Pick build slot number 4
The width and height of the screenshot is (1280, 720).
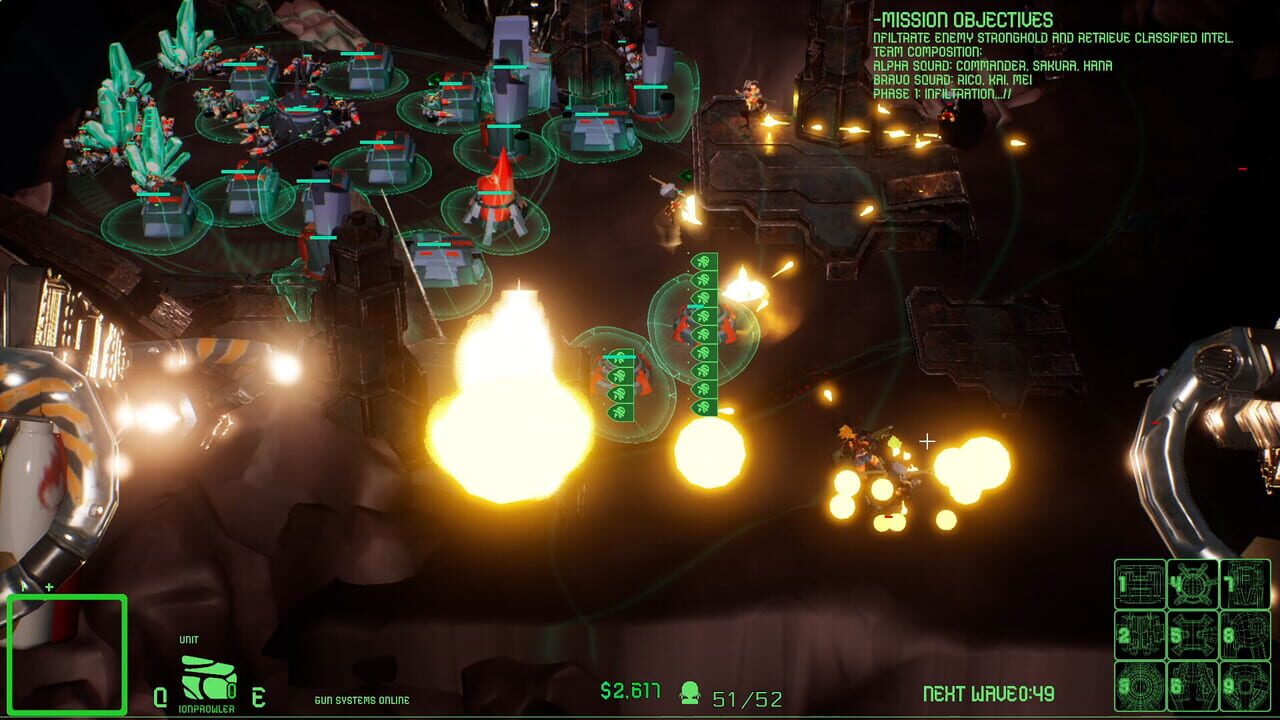[1192, 584]
